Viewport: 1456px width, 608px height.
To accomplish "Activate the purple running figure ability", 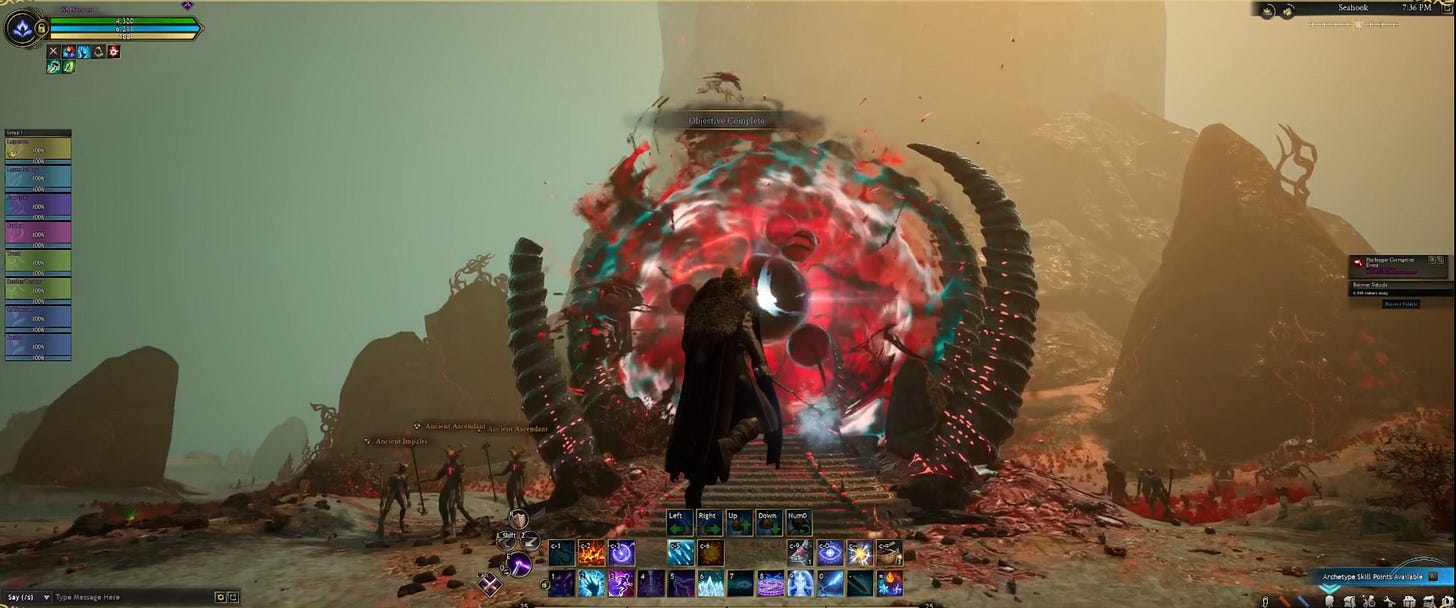I will point(621,582).
